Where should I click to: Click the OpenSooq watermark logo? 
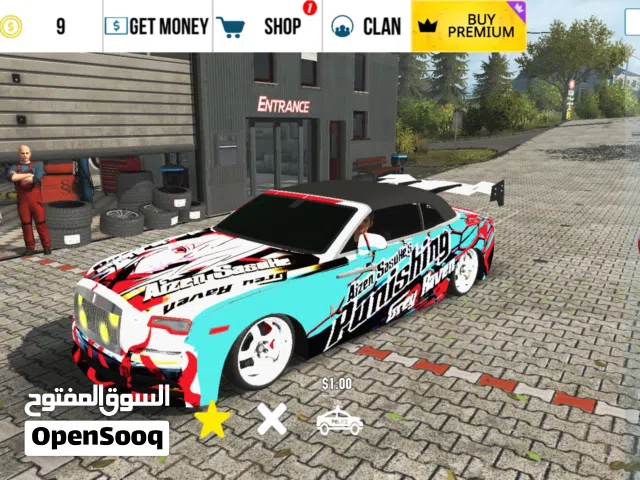(97, 437)
